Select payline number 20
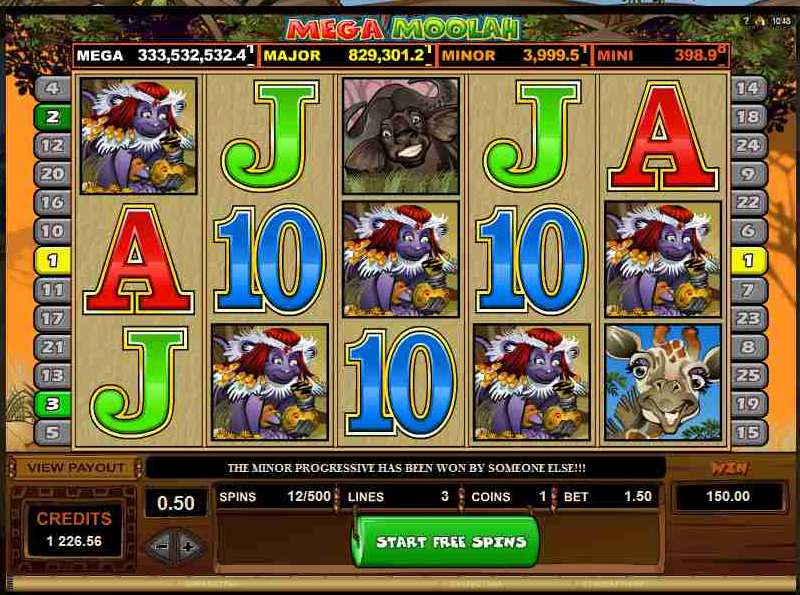This screenshot has width=800, height=595. click(52, 174)
